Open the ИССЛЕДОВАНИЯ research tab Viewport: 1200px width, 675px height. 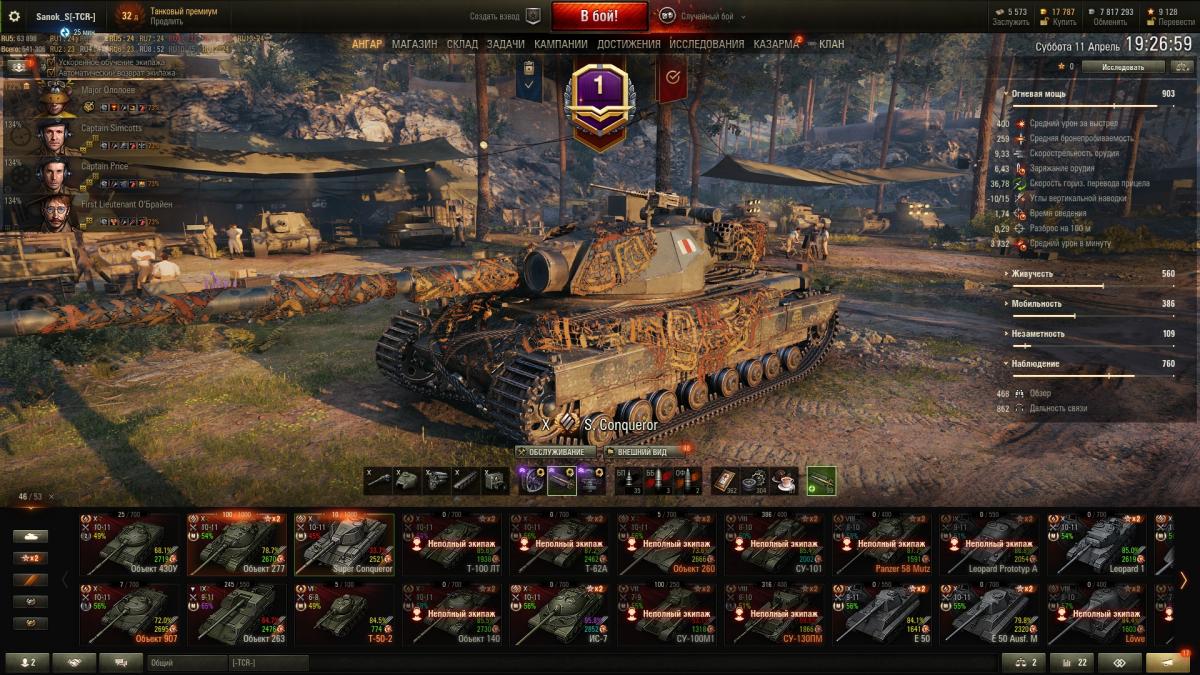click(706, 44)
